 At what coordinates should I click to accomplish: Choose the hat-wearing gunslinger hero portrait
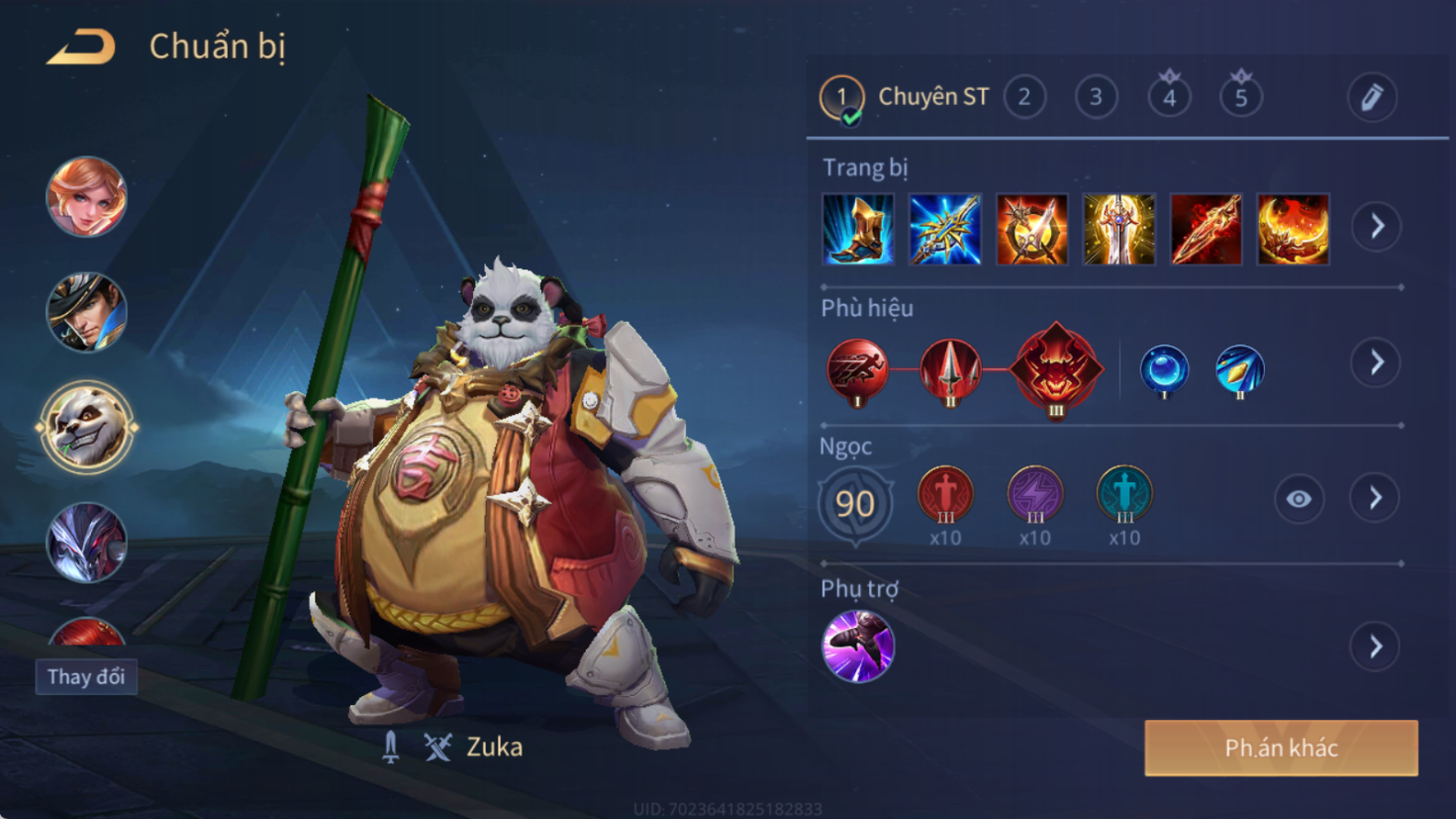(87, 313)
